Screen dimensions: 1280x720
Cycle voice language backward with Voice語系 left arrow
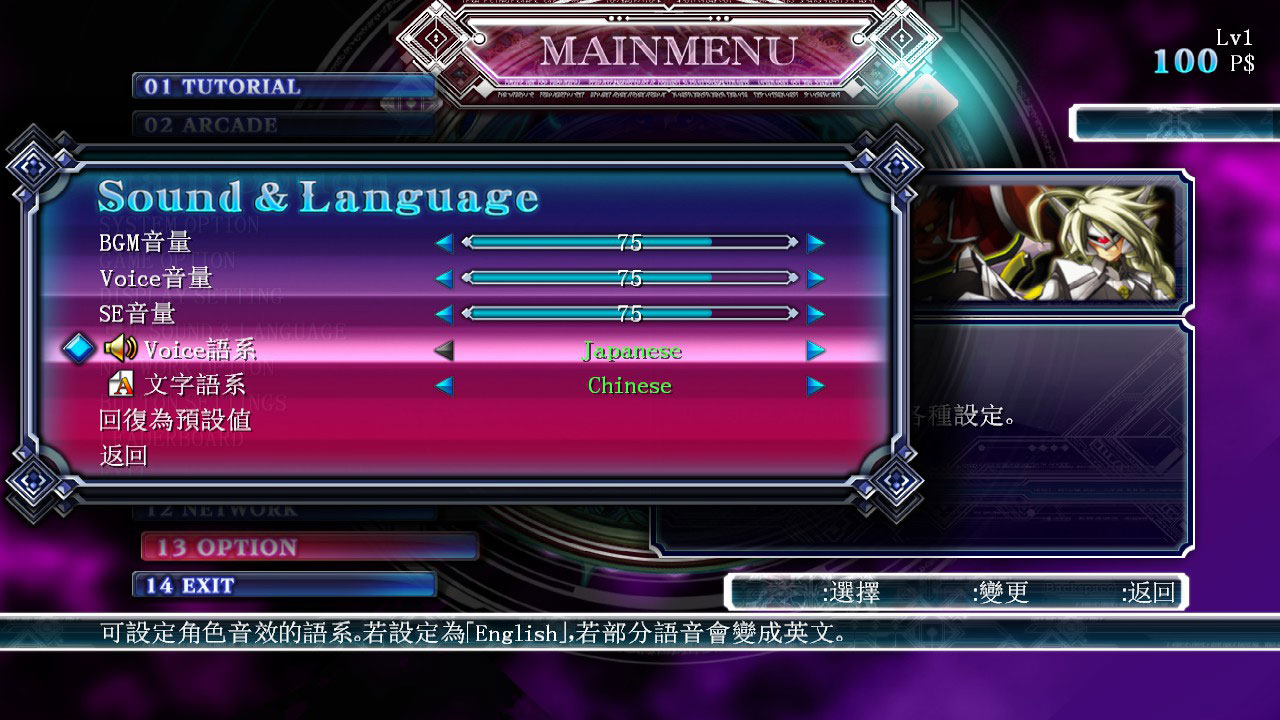[443, 351]
